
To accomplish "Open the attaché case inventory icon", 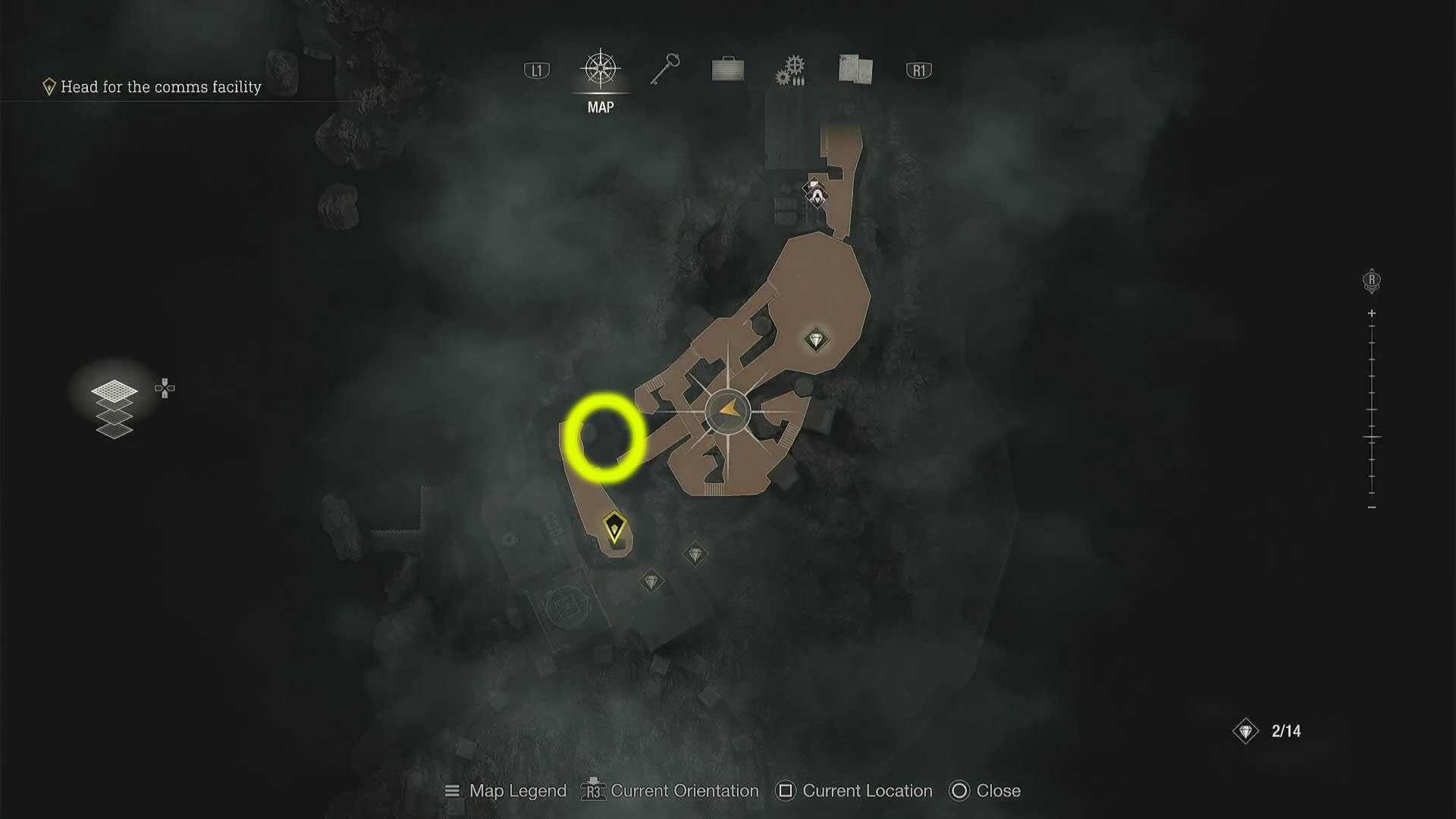I will pos(728,68).
